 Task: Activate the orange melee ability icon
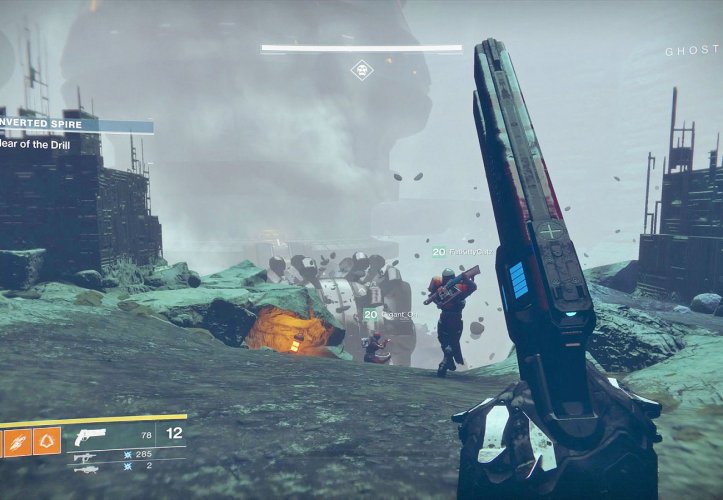click(x=19, y=441)
